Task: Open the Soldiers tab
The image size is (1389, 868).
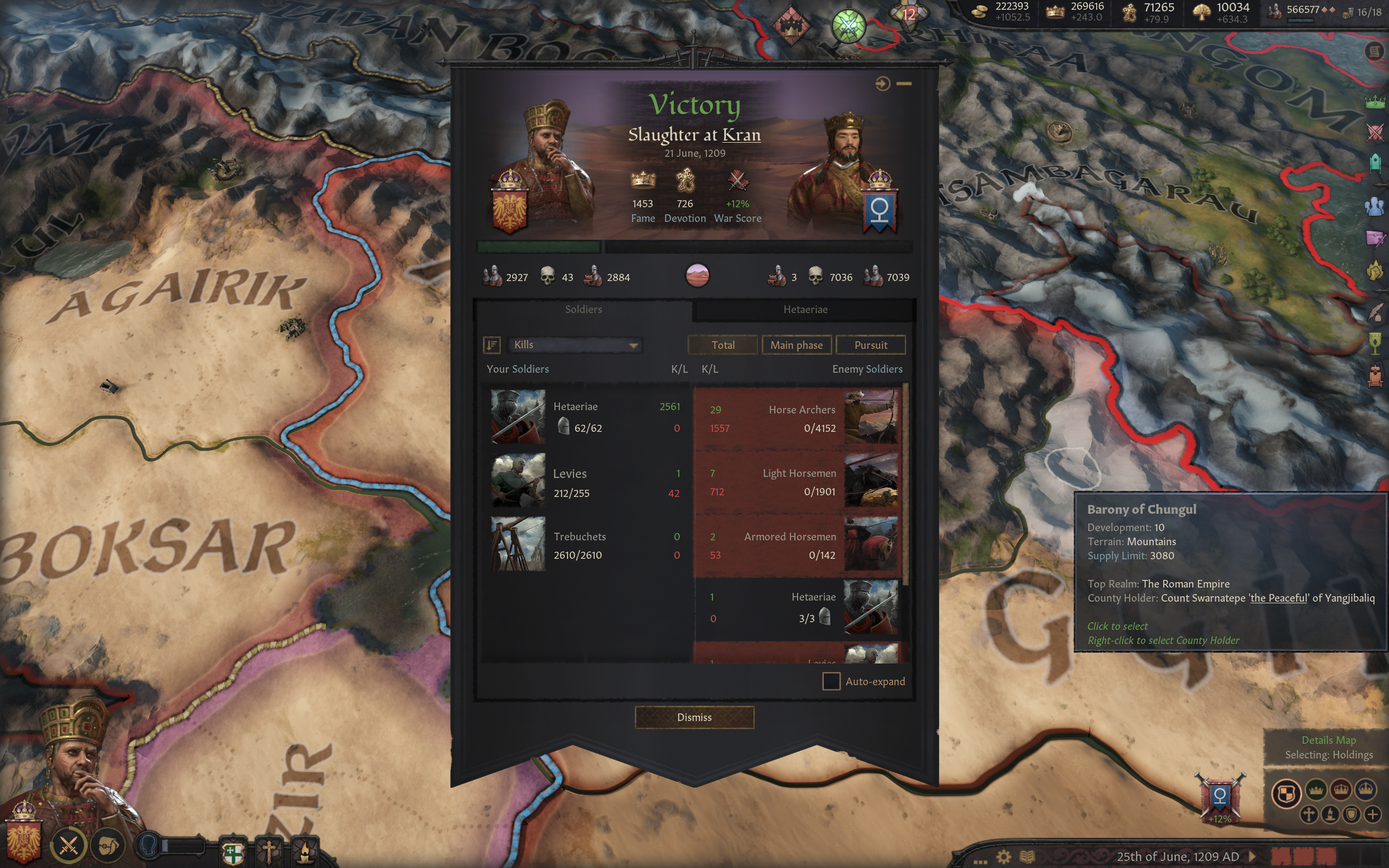Action: tap(583, 309)
